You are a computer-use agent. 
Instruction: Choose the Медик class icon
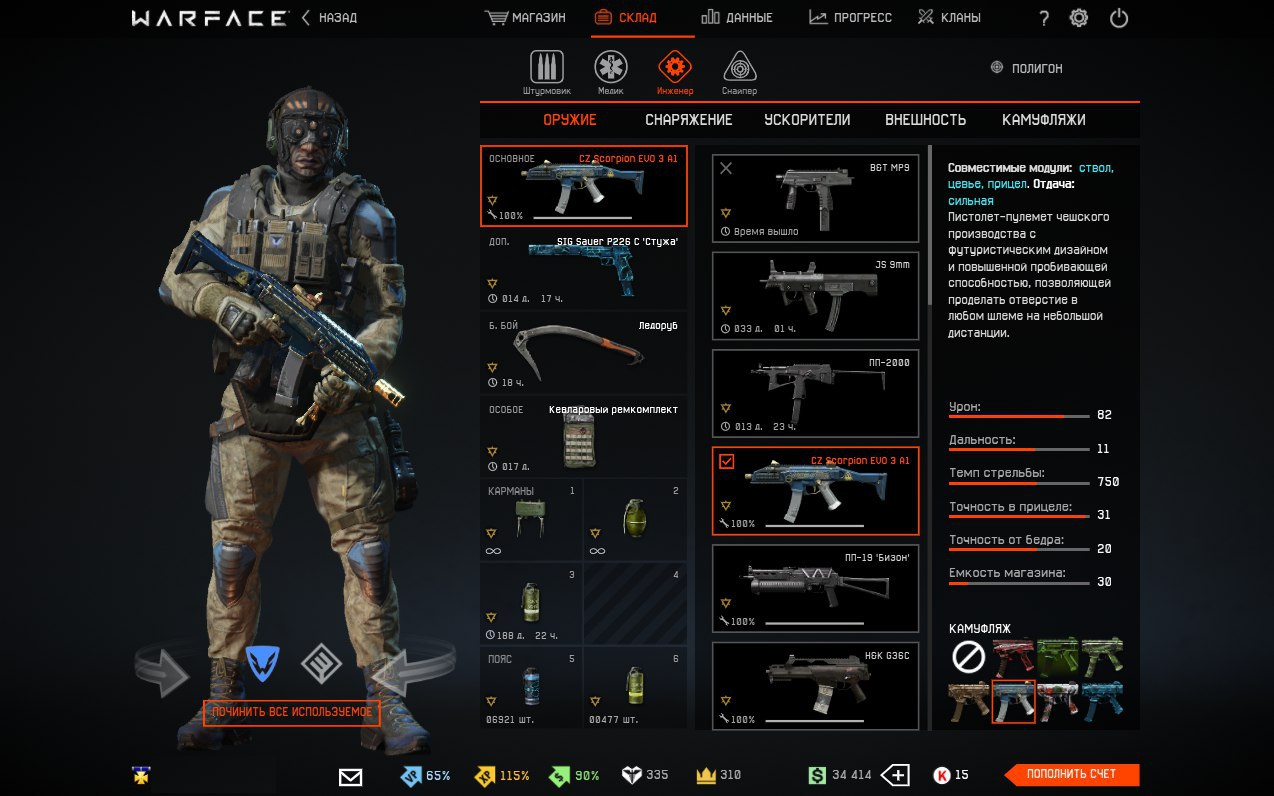(611, 69)
